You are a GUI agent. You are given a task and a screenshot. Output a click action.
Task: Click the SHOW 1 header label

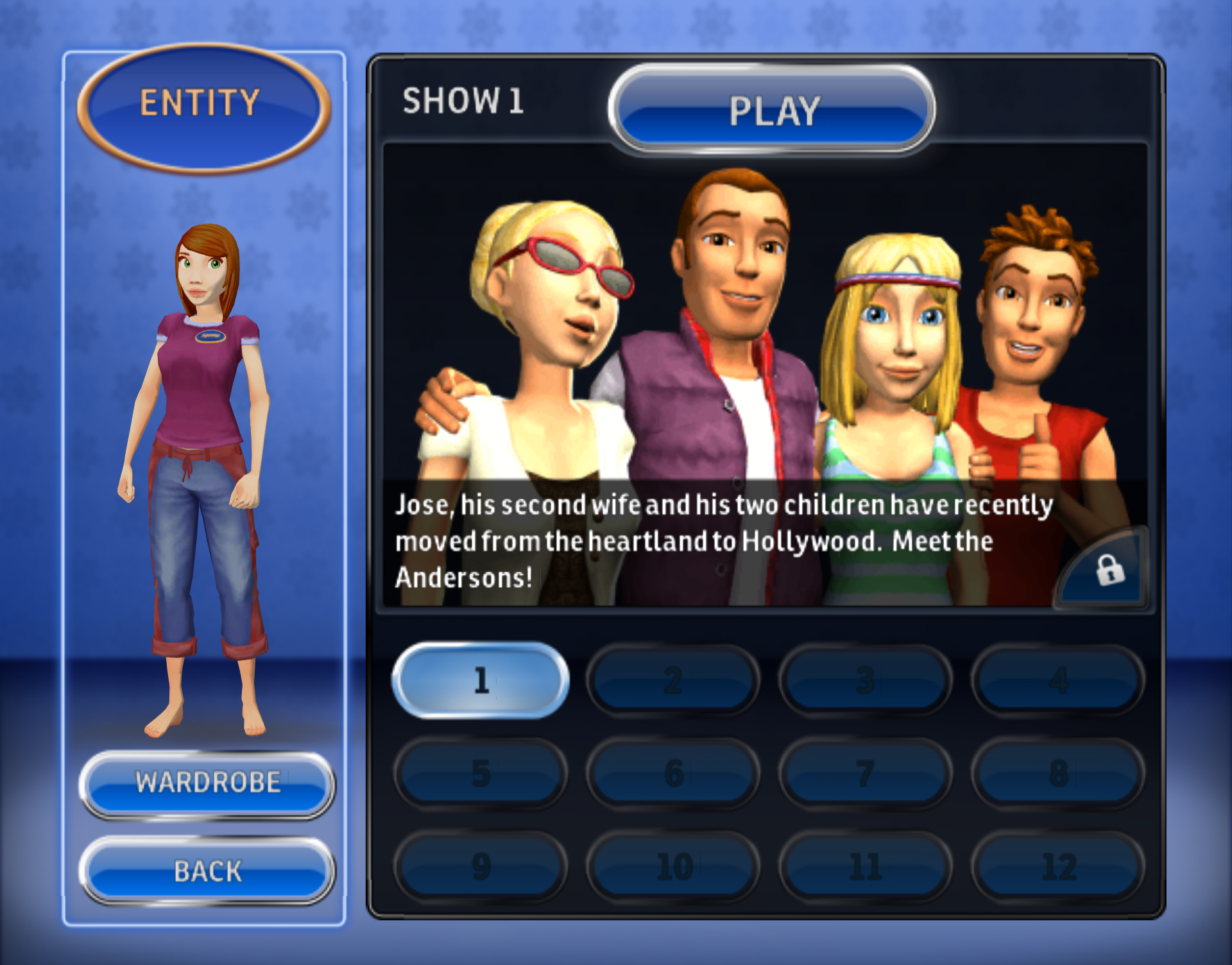pos(463,101)
